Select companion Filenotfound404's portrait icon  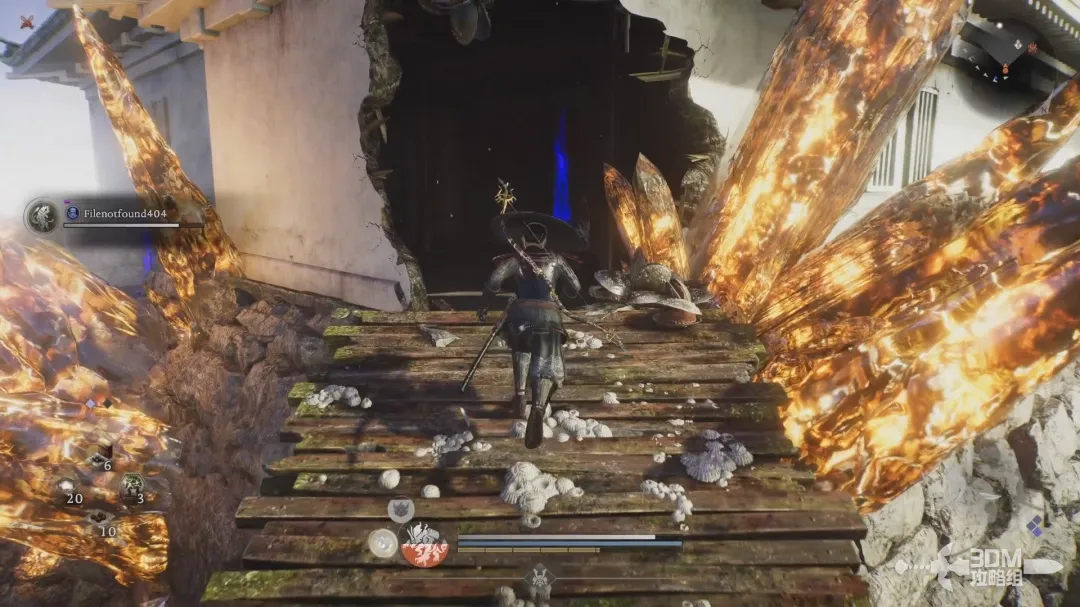click(42, 216)
